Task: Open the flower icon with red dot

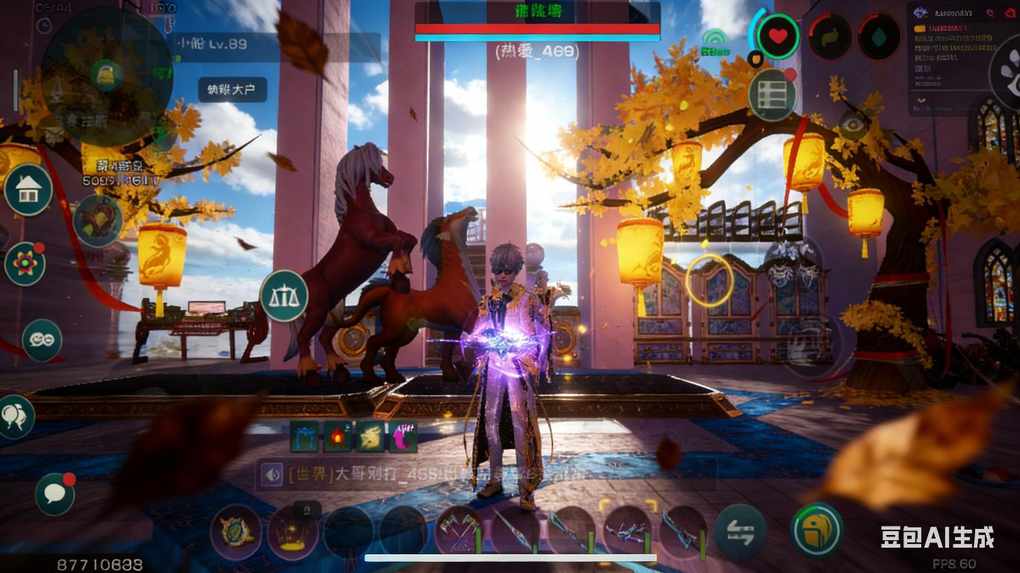Action: [x=25, y=263]
